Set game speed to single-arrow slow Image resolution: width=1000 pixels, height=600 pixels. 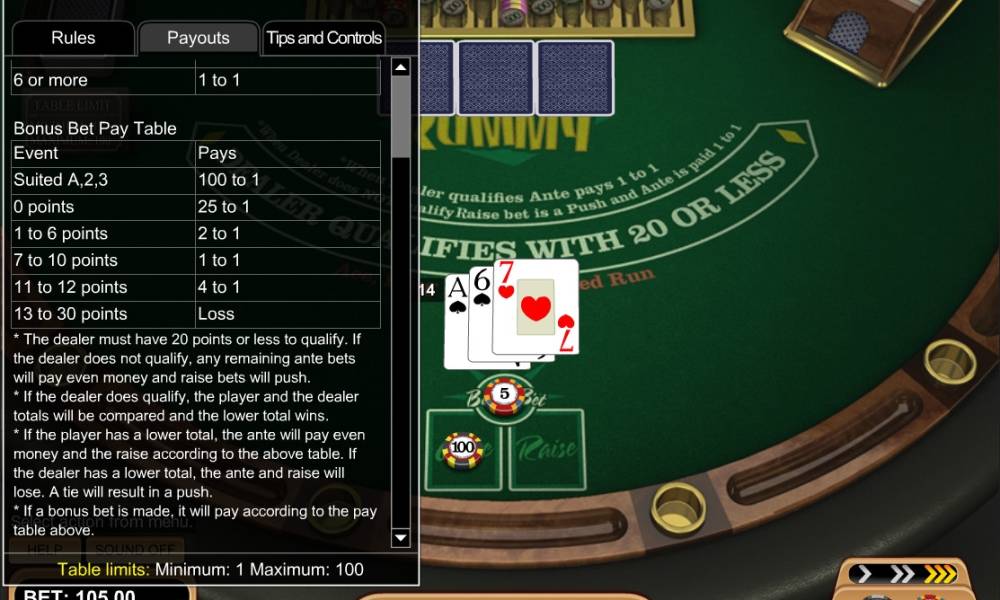[866, 574]
